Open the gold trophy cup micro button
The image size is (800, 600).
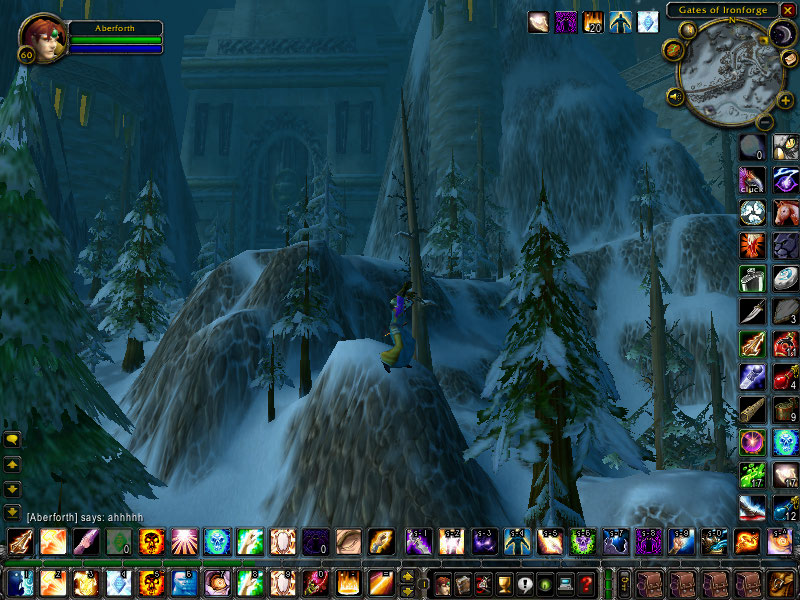pyautogui.click(x=505, y=583)
